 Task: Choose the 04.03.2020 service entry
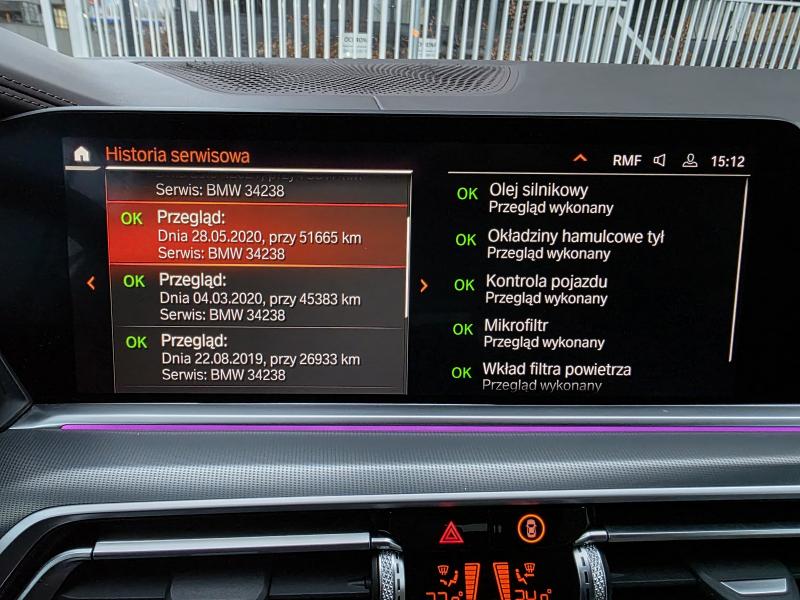pyautogui.click(x=258, y=297)
